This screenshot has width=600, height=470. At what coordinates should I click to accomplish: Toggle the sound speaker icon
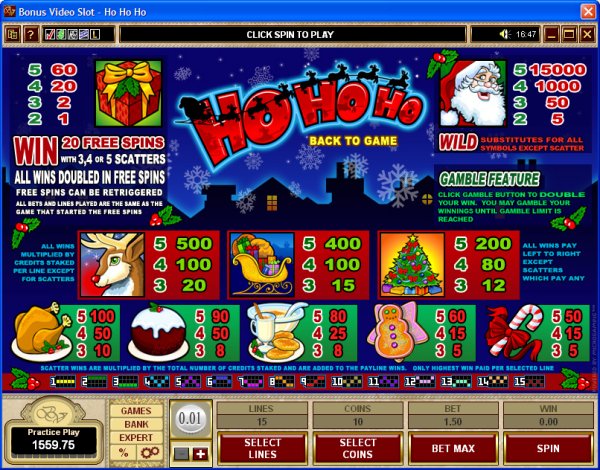505,35
